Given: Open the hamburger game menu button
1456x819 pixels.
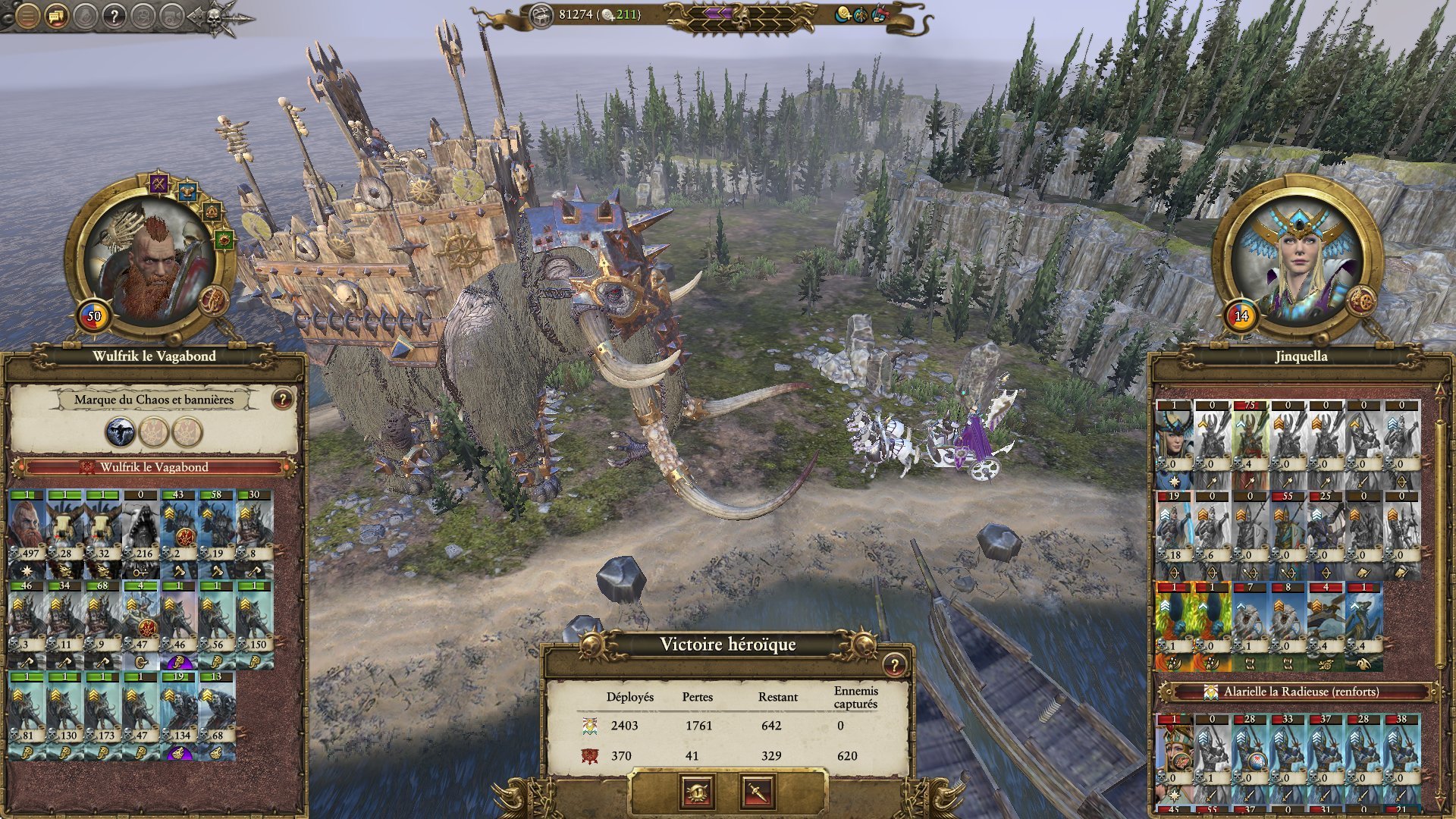Looking at the screenshot, I should 27,15.
